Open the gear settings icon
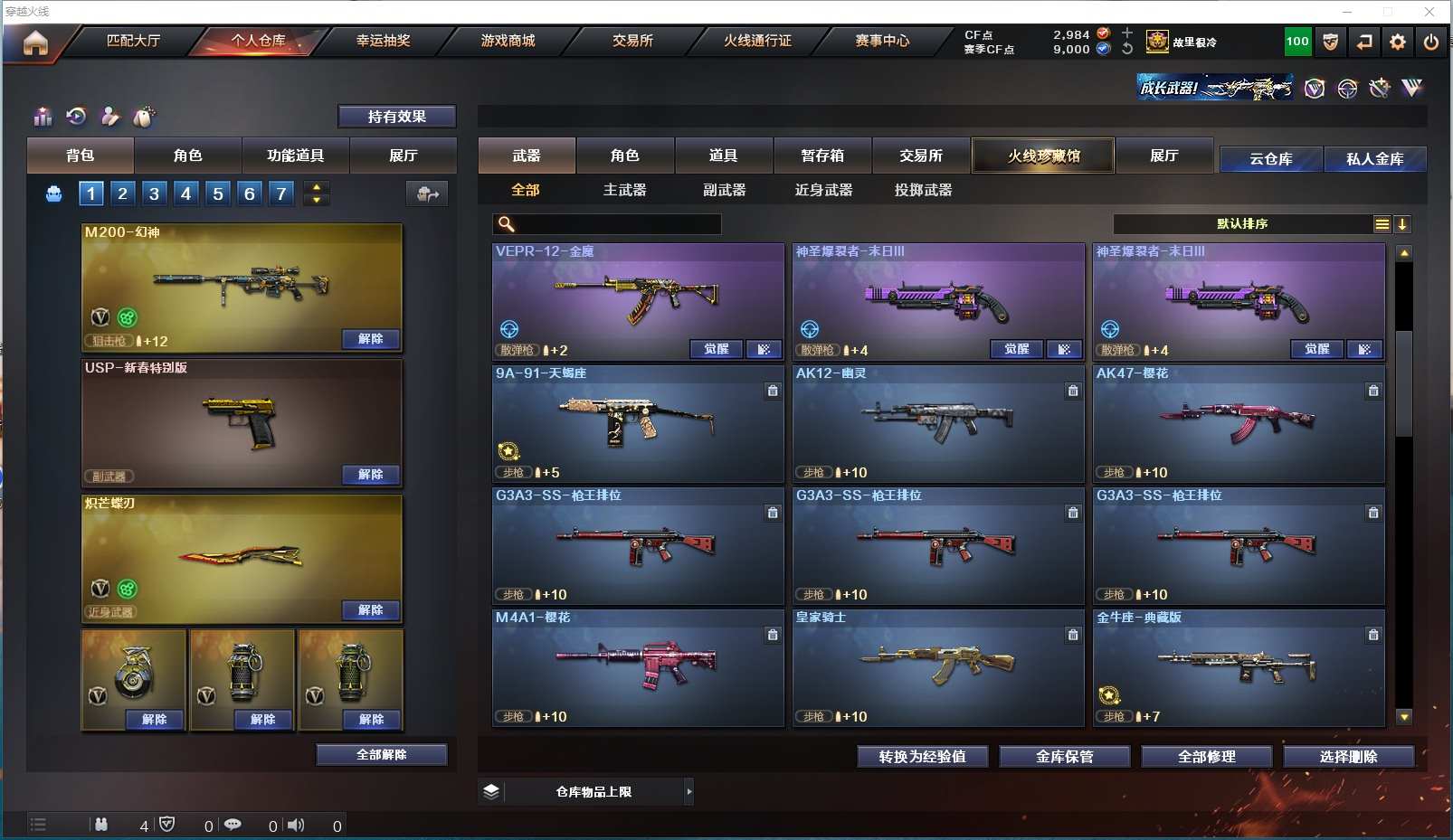The image size is (1453, 840). pos(1398,42)
